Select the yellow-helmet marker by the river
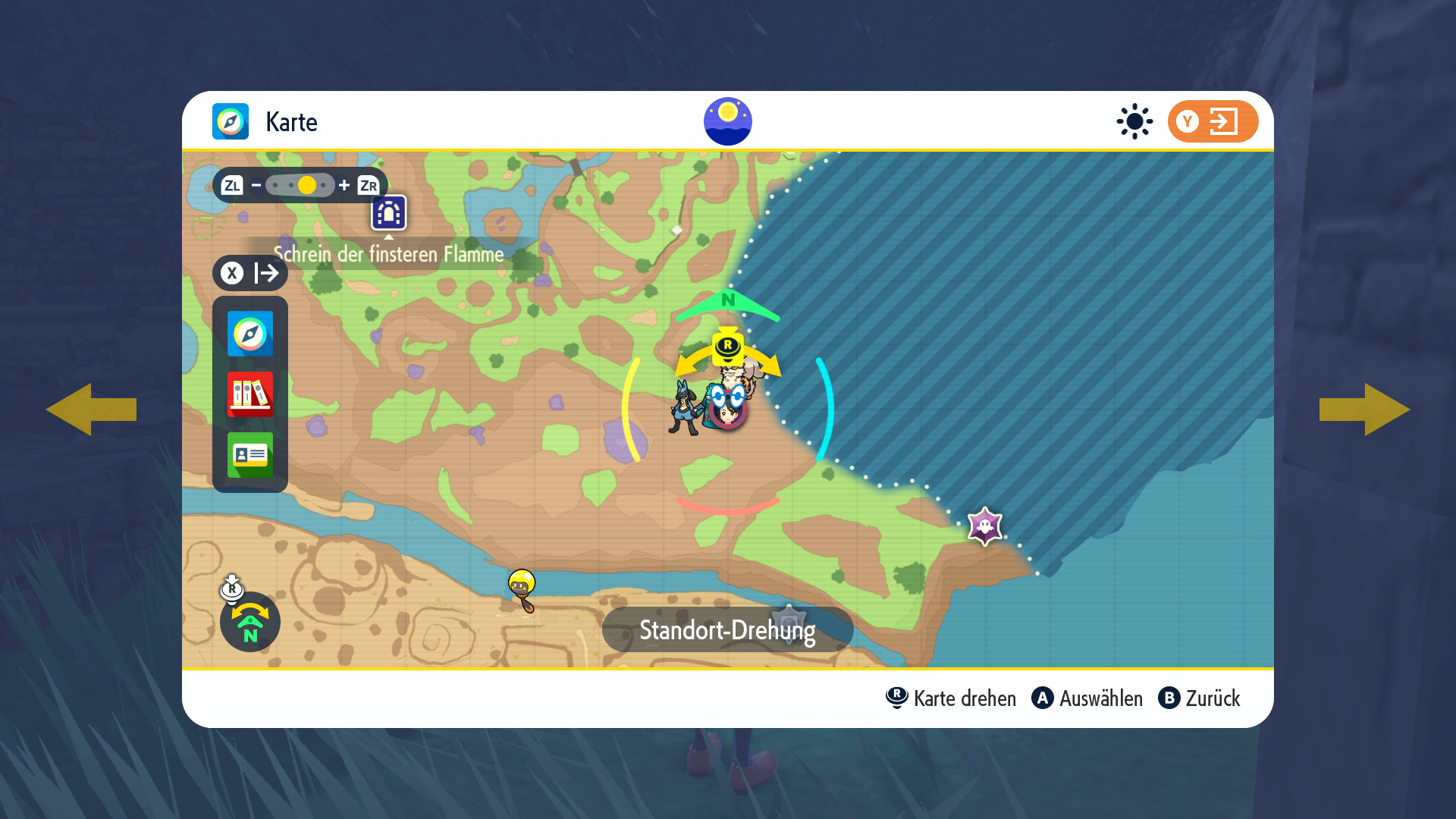The height and width of the screenshot is (819, 1456). pos(522,587)
